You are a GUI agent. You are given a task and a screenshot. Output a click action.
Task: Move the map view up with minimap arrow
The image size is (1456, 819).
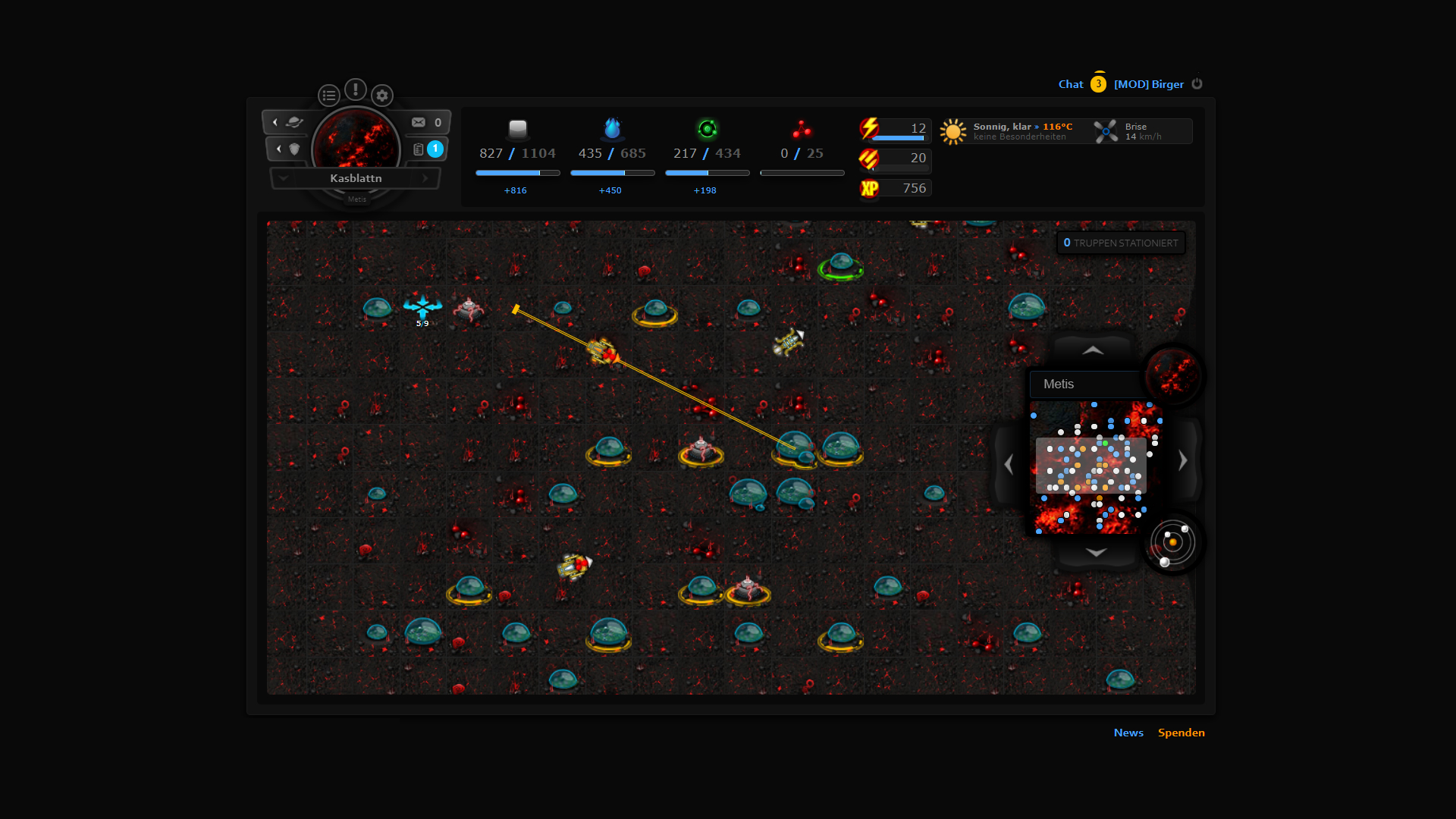coord(1093,350)
